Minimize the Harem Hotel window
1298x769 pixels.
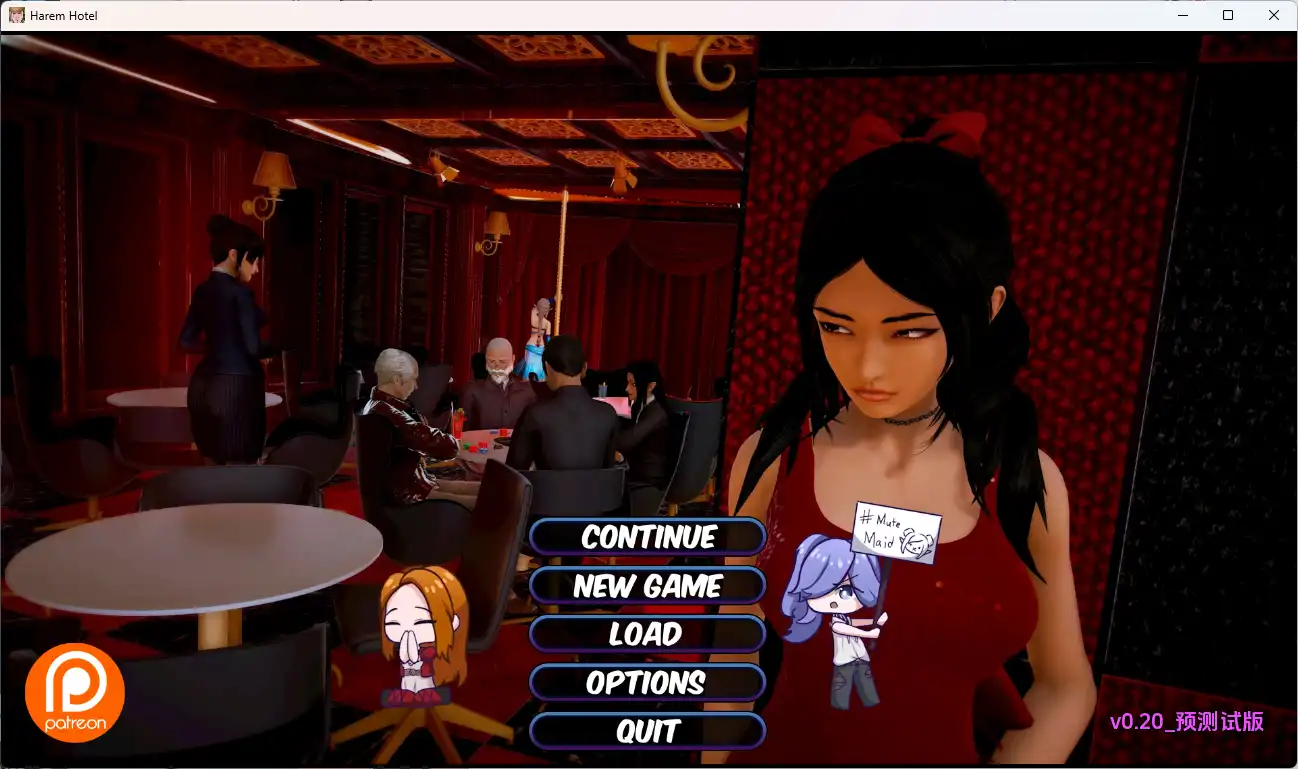click(1181, 15)
